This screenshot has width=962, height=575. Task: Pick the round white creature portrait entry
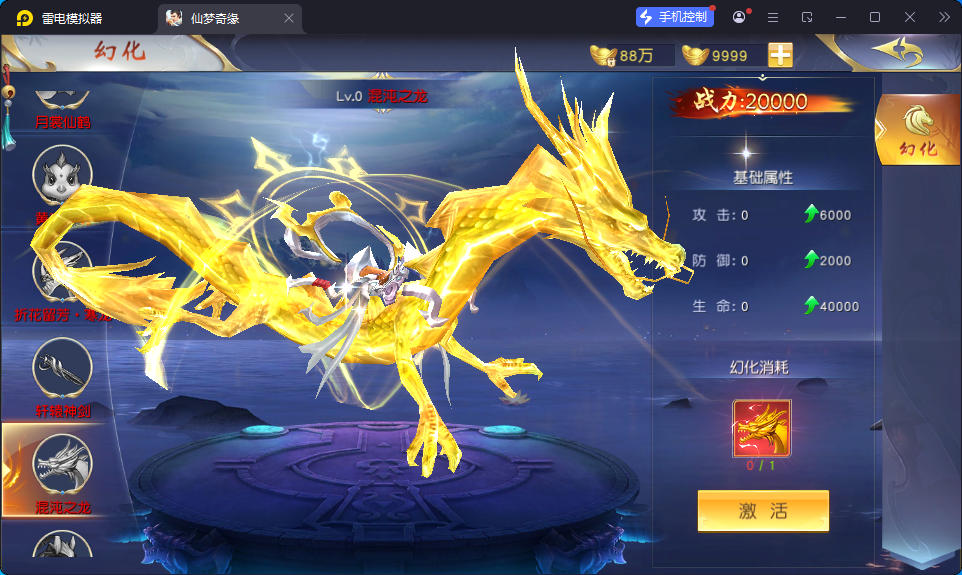click(62, 176)
